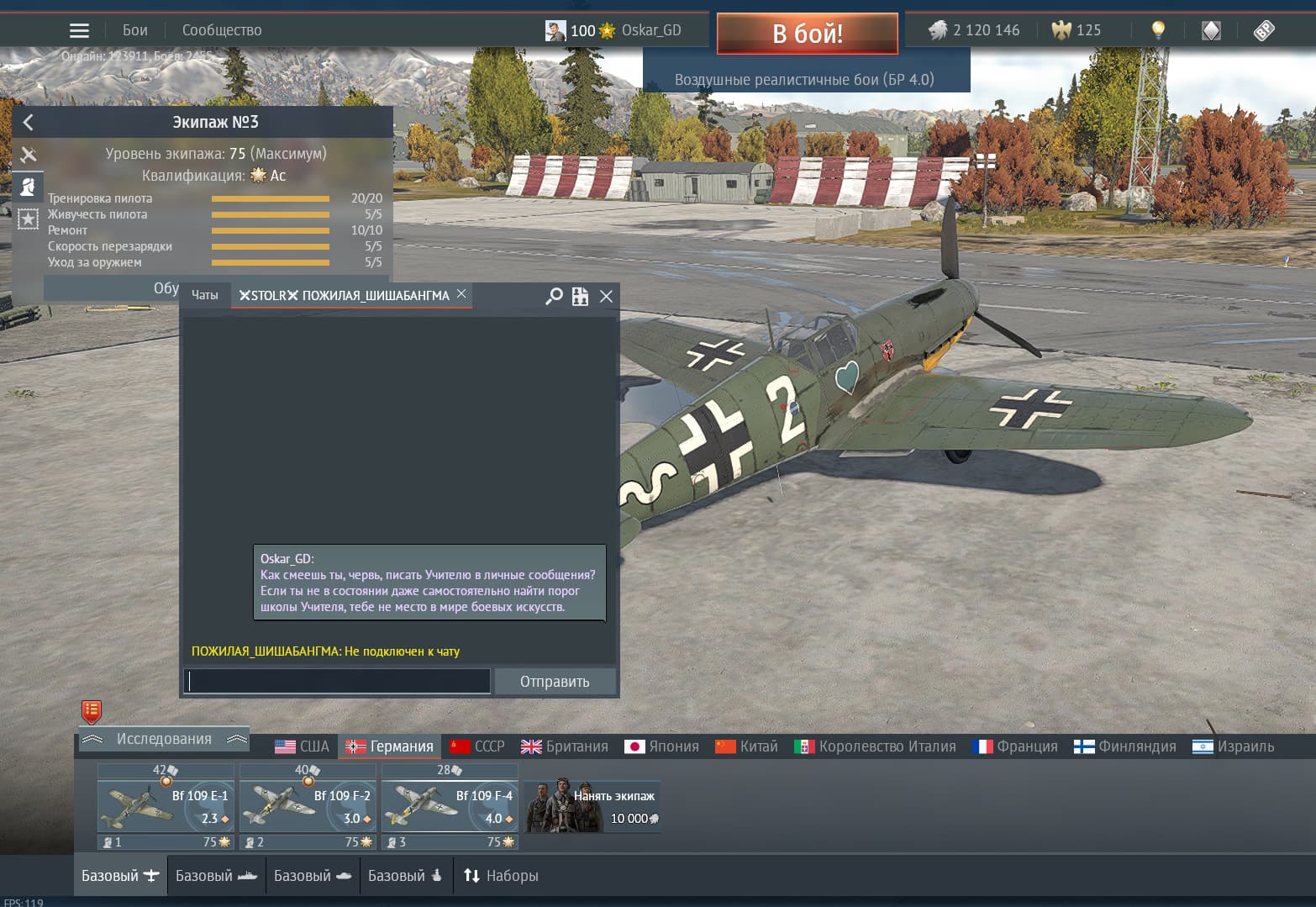
Task: Search with the chat magnifier icon
Action: click(x=554, y=296)
